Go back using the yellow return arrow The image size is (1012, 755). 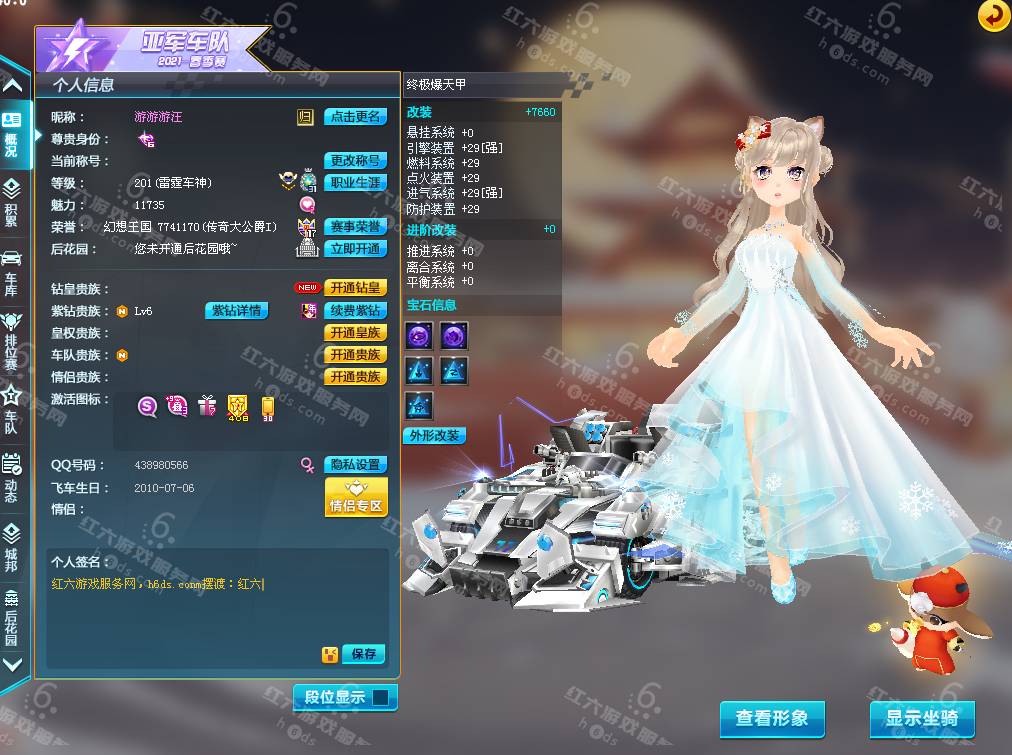(x=993, y=16)
